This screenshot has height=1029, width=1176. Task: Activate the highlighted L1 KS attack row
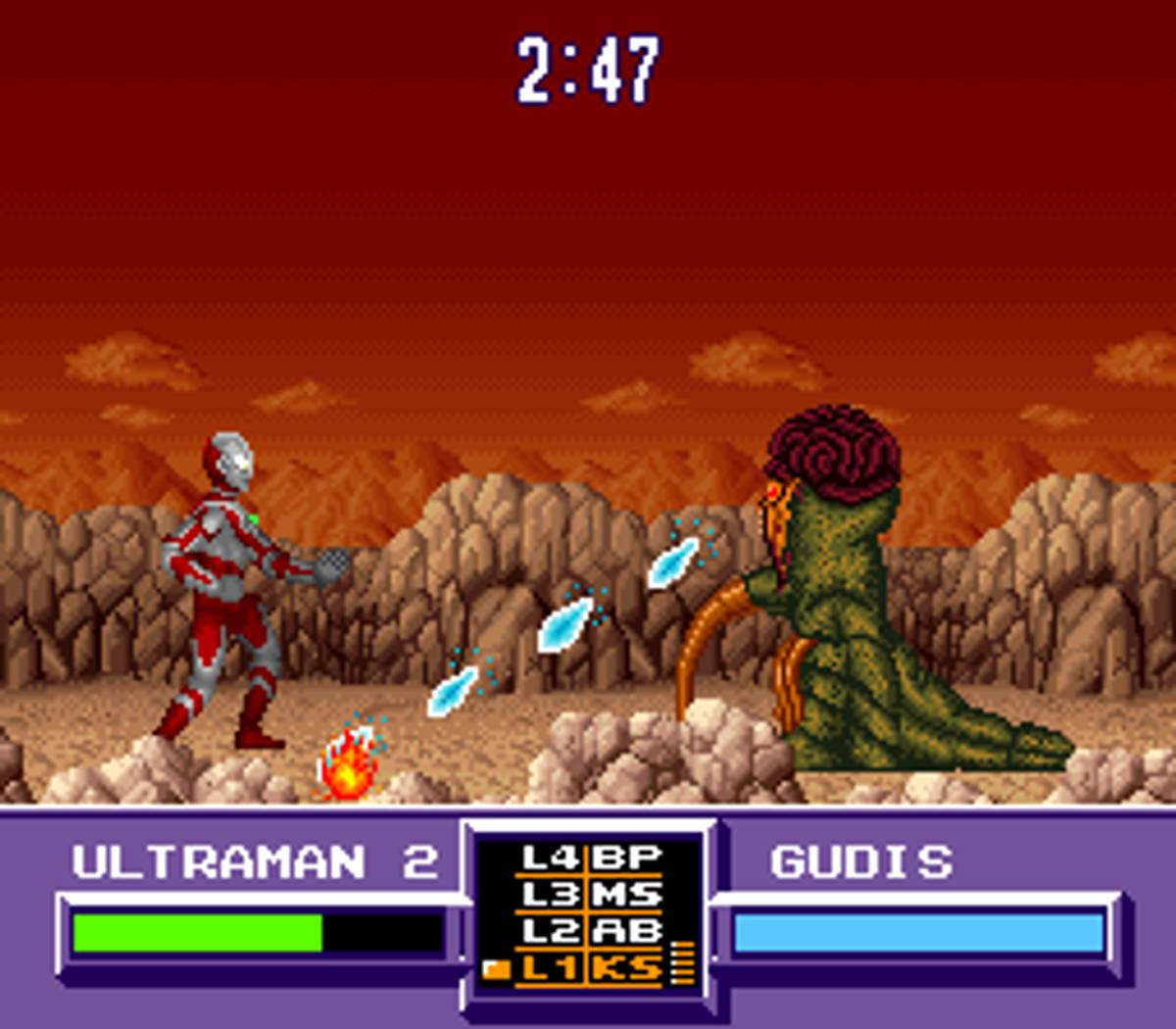click(591, 968)
